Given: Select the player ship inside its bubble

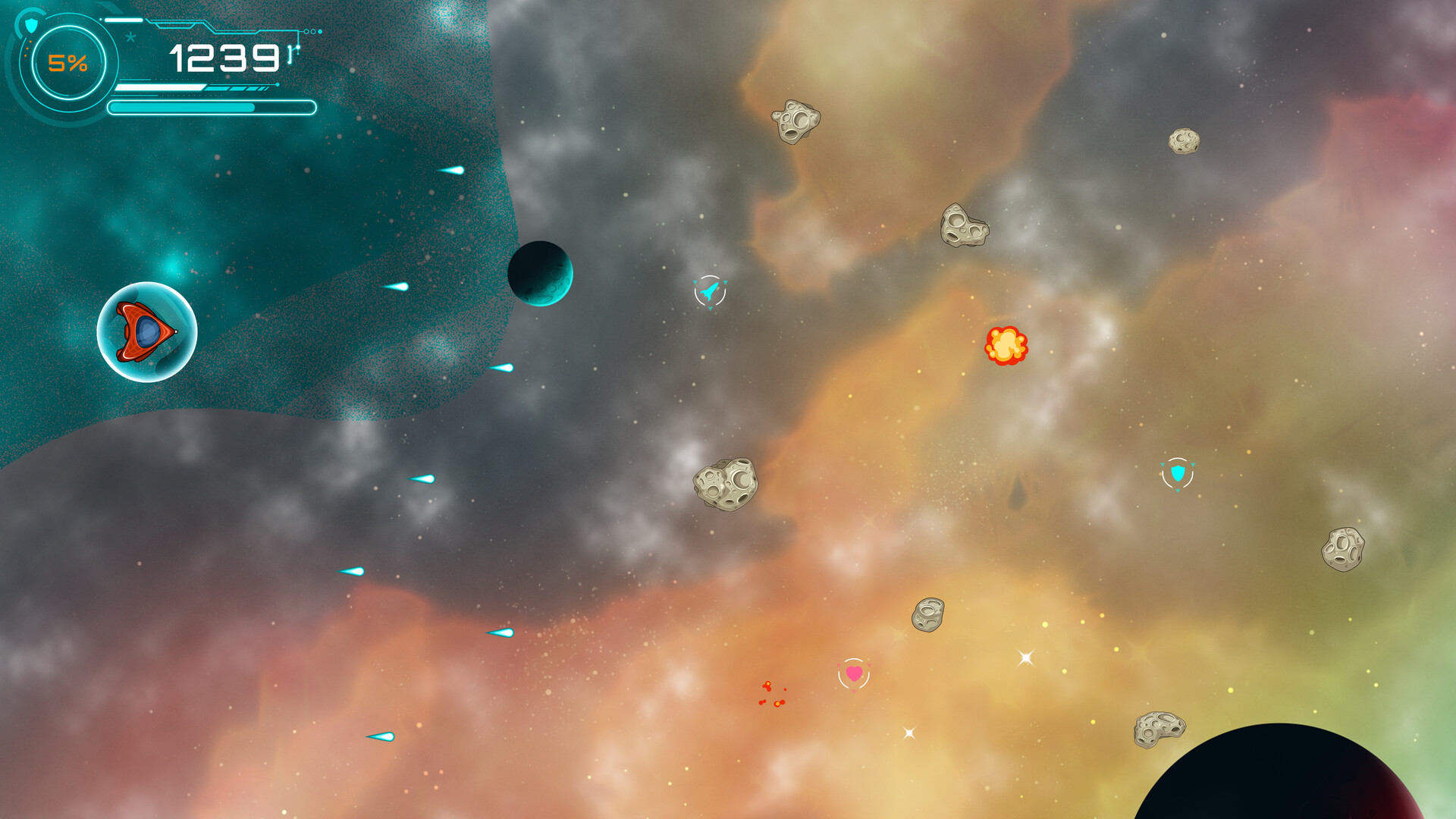Looking at the screenshot, I should pos(144,331).
